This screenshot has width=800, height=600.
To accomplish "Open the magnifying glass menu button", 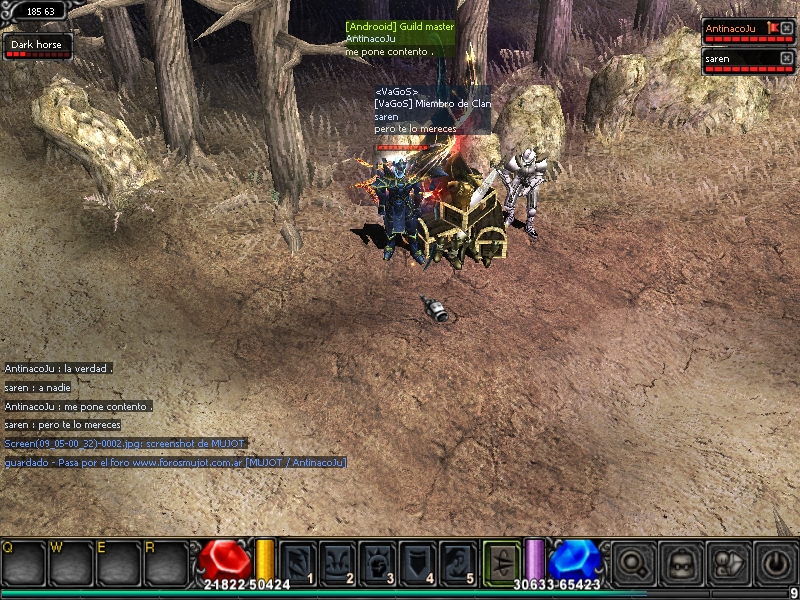I will 633,562.
